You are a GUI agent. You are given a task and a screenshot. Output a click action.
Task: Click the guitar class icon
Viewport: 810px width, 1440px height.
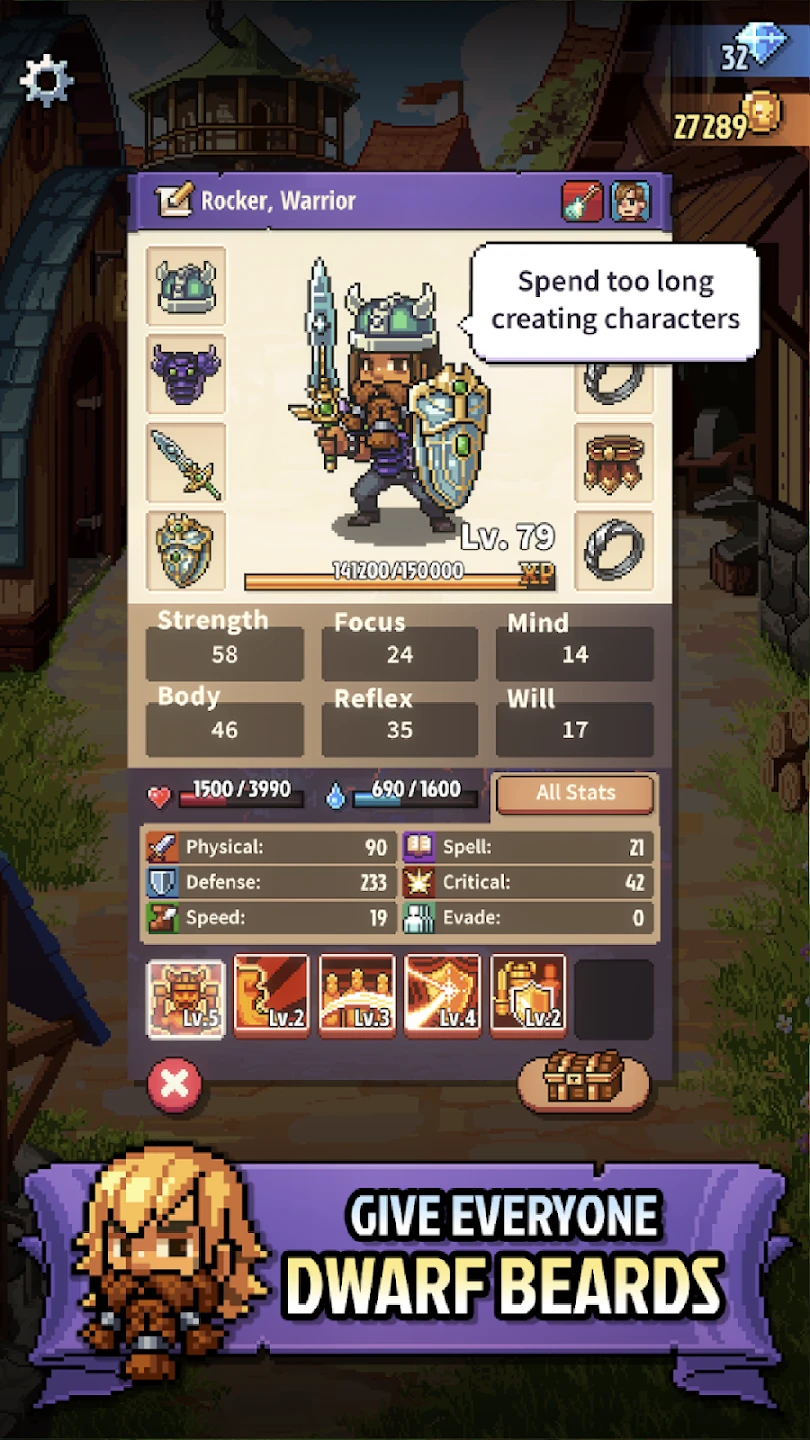click(x=582, y=201)
